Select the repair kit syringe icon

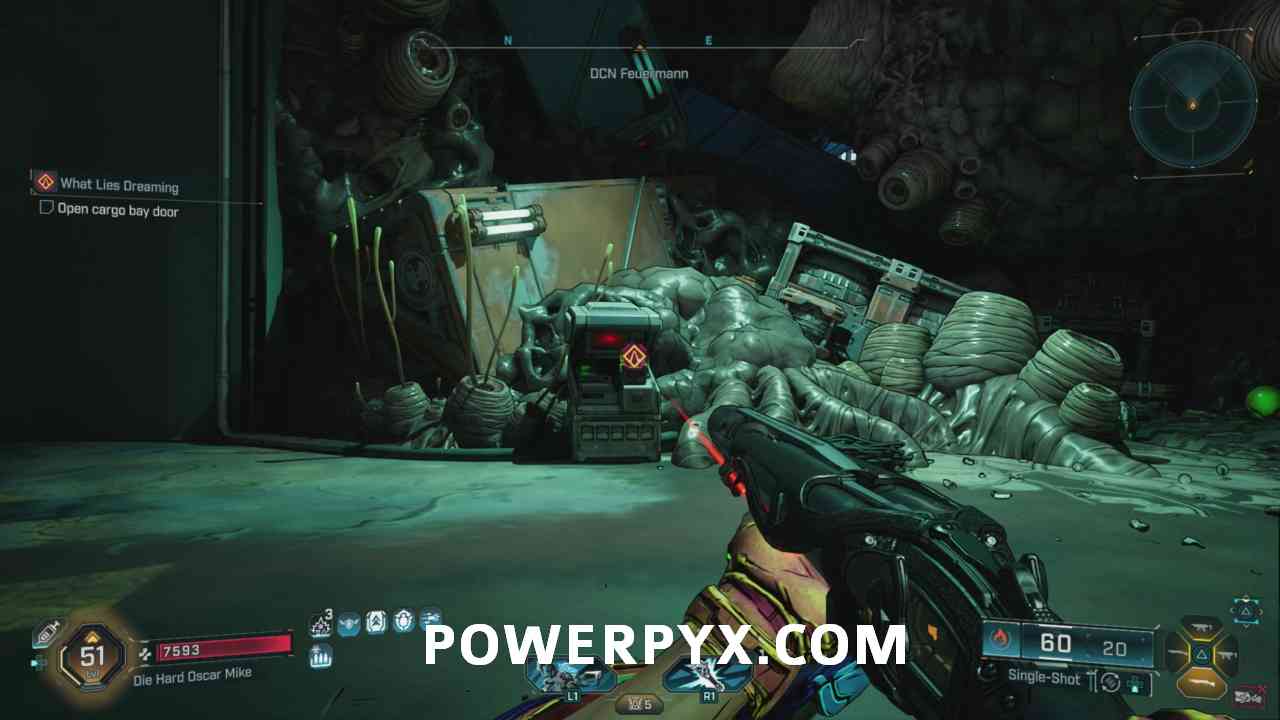46,634
